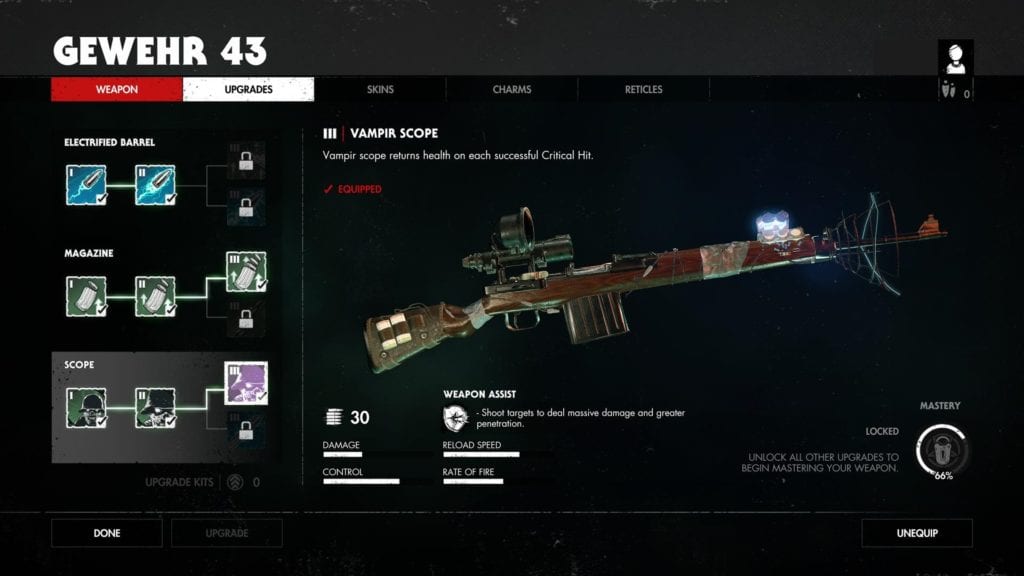Open the player profile icon

[955, 58]
